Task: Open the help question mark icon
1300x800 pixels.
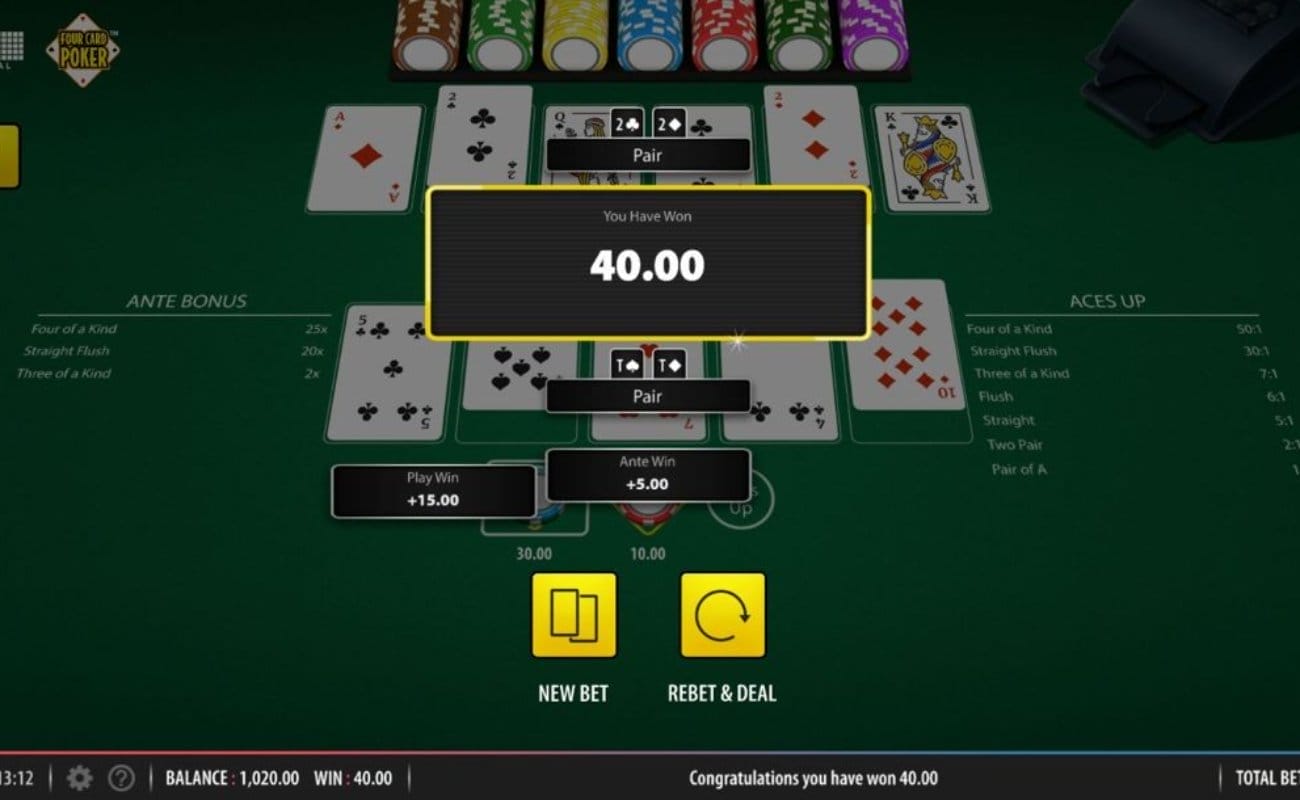Action: pyautogui.click(x=121, y=778)
